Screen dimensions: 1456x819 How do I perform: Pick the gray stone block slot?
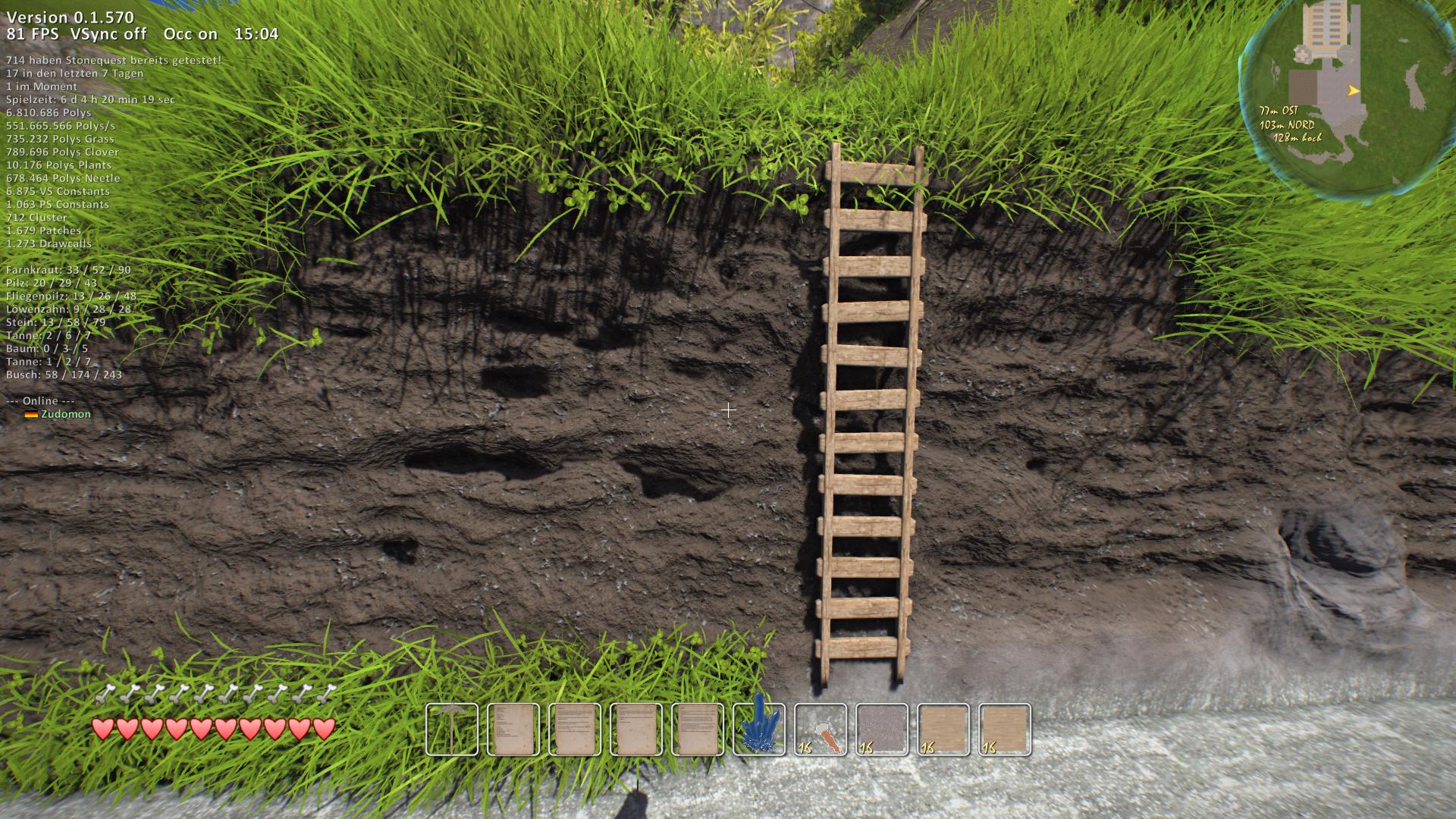click(x=882, y=730)
